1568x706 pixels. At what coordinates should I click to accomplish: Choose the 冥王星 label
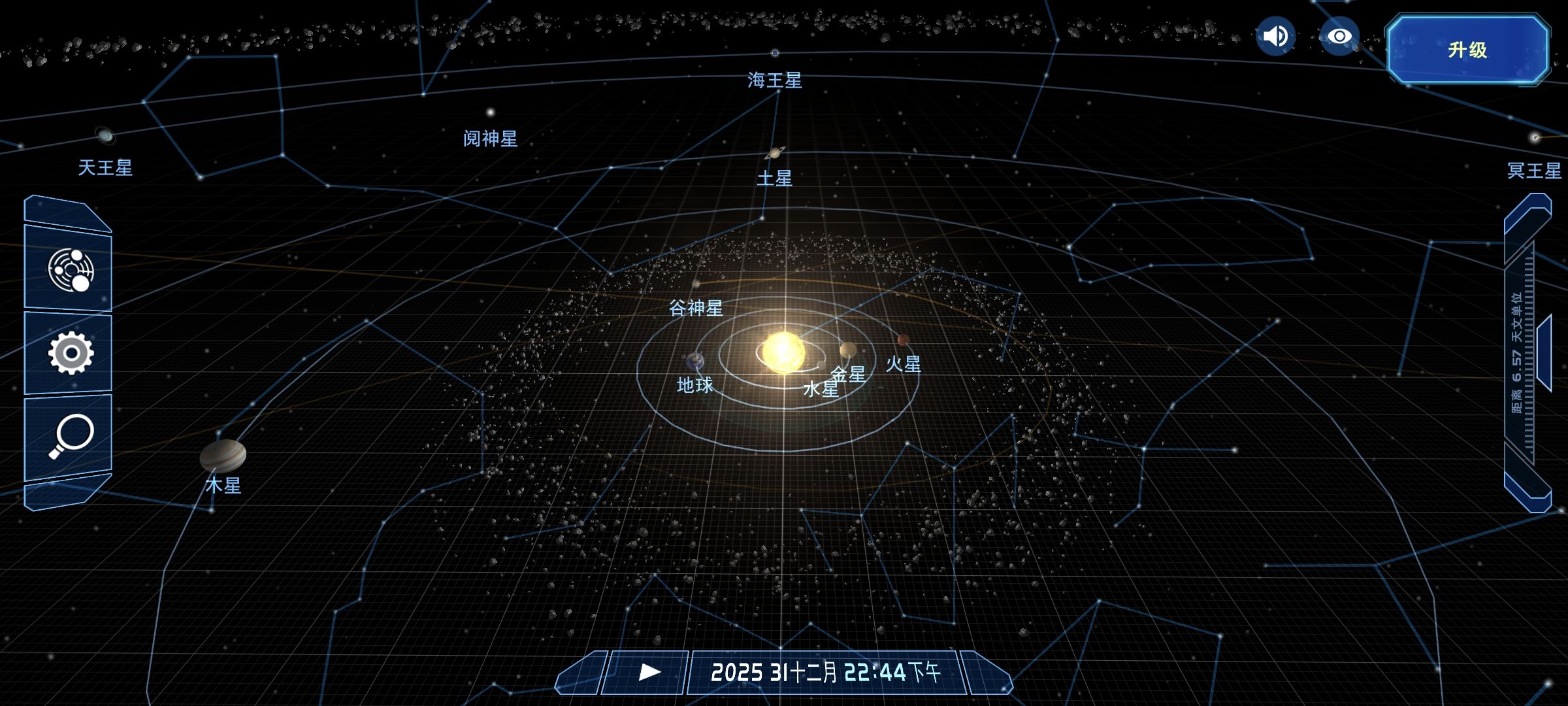1533,171
